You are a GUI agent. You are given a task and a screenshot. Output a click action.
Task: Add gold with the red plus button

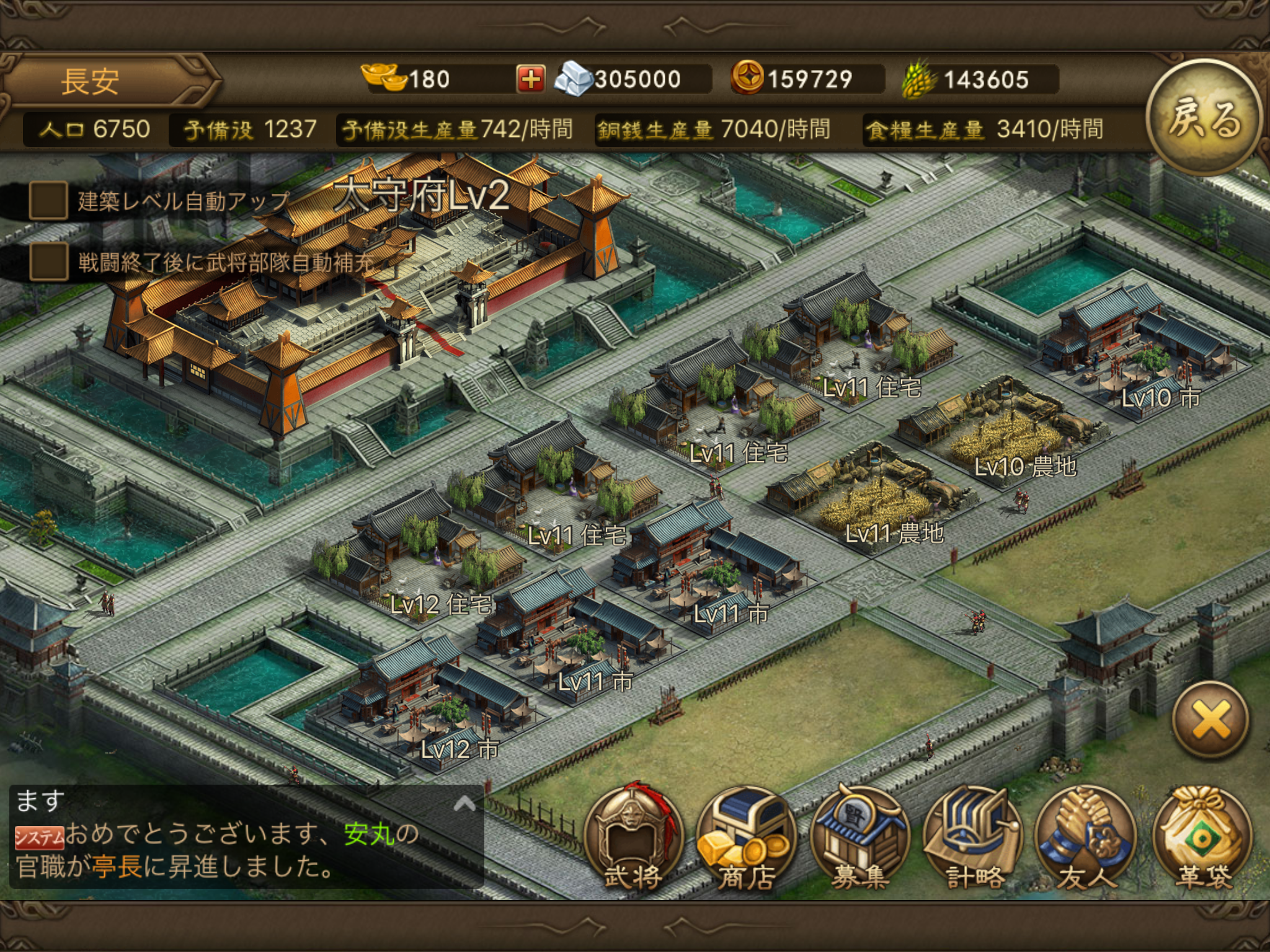(530, 80)
